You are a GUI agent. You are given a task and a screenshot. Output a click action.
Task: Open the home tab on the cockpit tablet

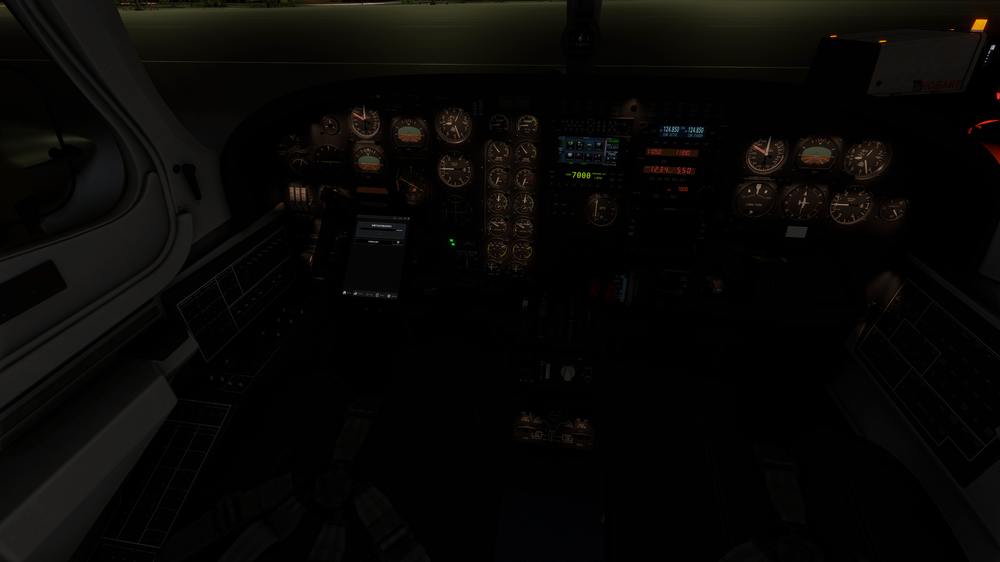(345, 293)
